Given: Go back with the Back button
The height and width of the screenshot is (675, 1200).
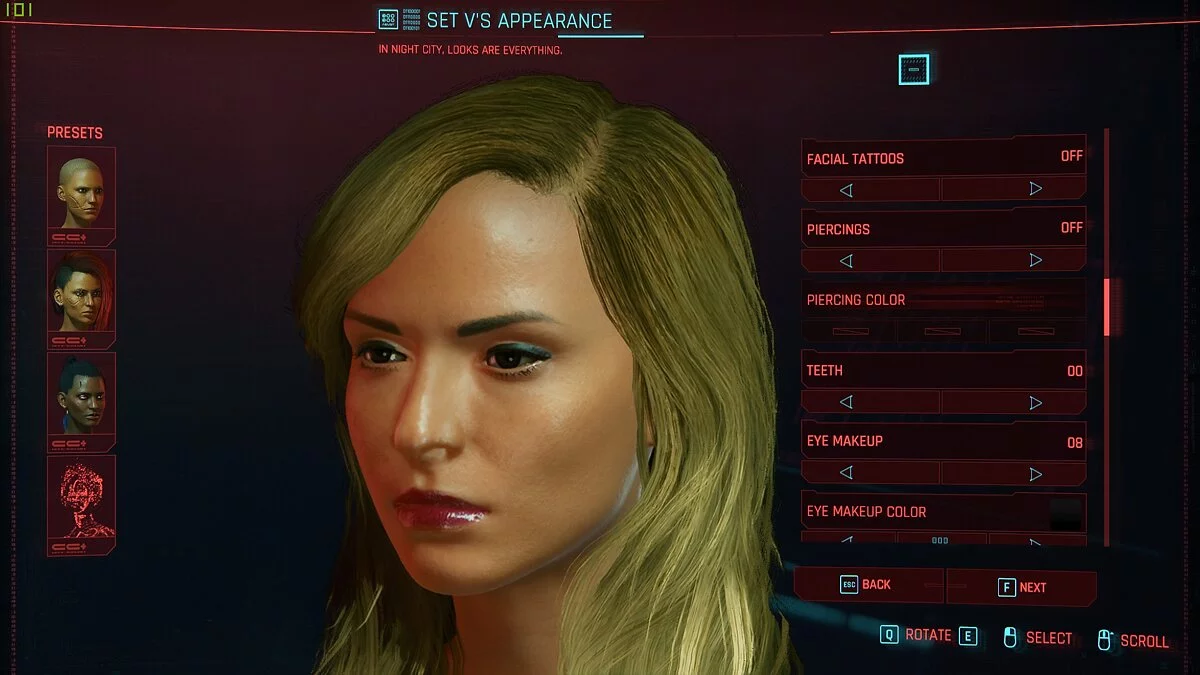Looking at the screenshot, I should tap(868, 585).
